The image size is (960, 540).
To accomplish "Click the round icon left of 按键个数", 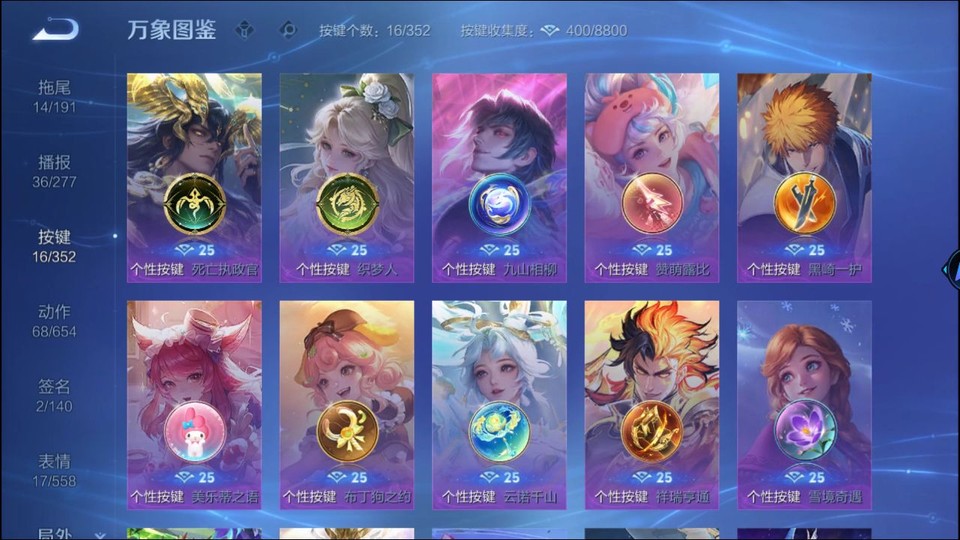I will (x=288, y=30).
